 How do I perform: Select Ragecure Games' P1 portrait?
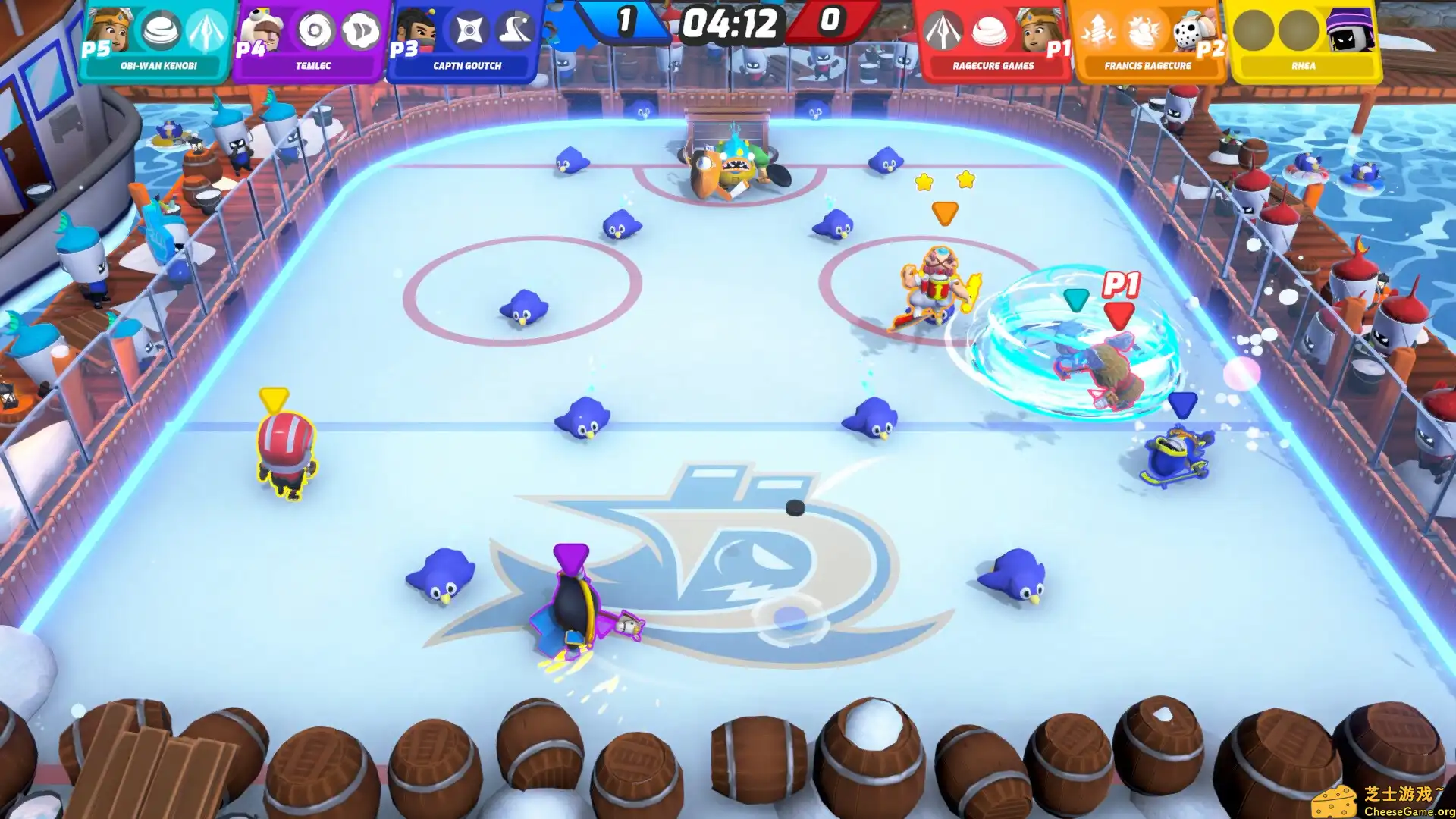point(1040,31)
